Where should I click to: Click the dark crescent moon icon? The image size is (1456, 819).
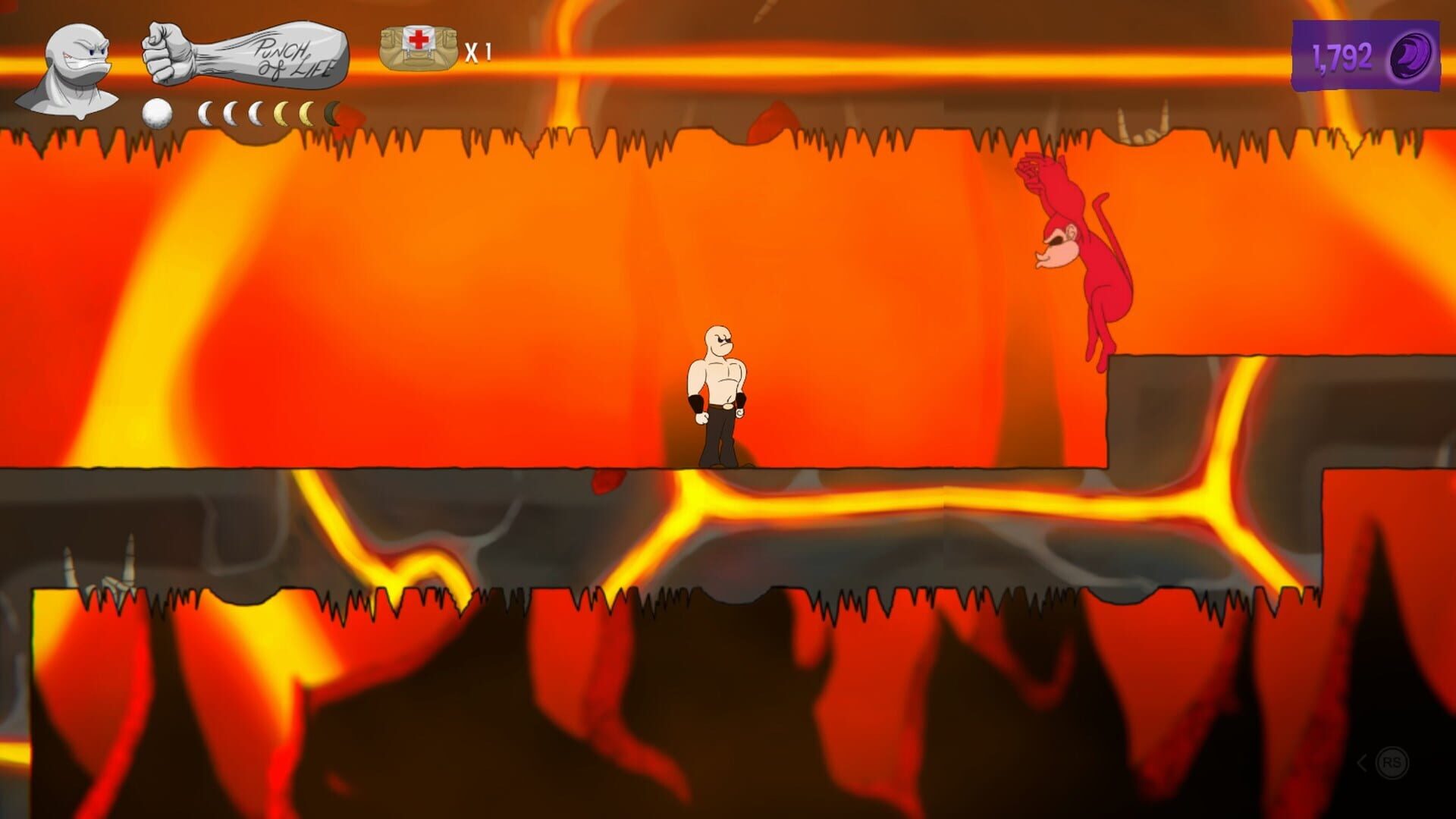pyautogui.click(x=332, y=112)
